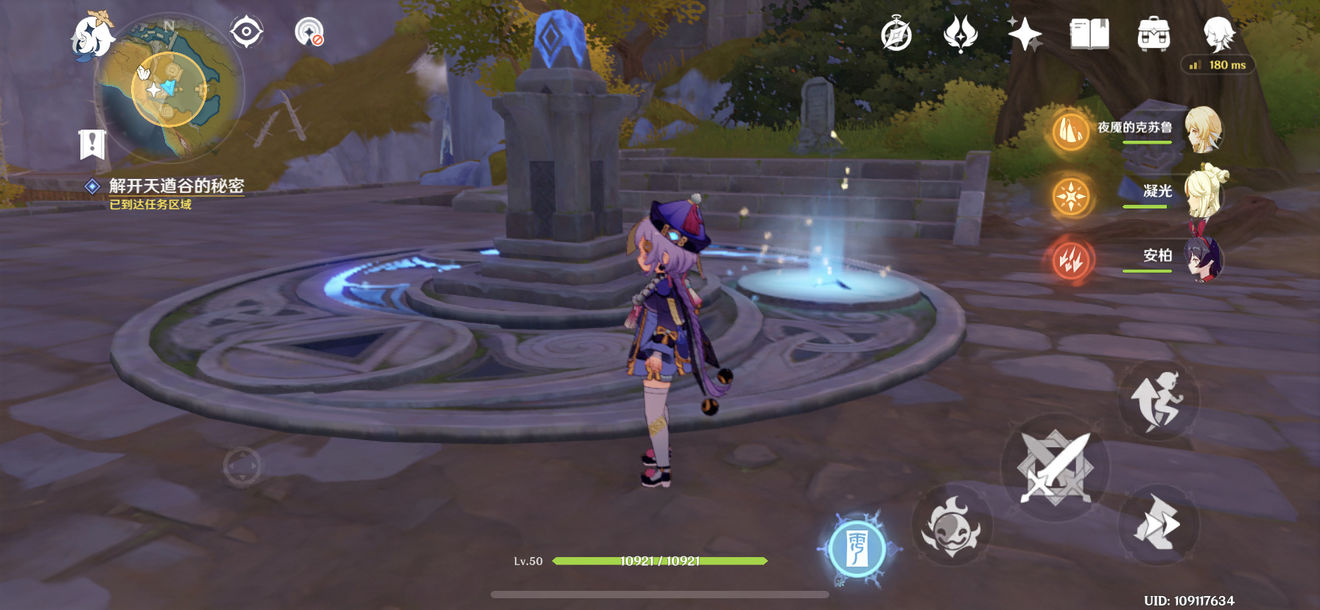Activate the elemental burst mask icon
Viewport: 1320px width, 610px height.
[x=951, y=524]
